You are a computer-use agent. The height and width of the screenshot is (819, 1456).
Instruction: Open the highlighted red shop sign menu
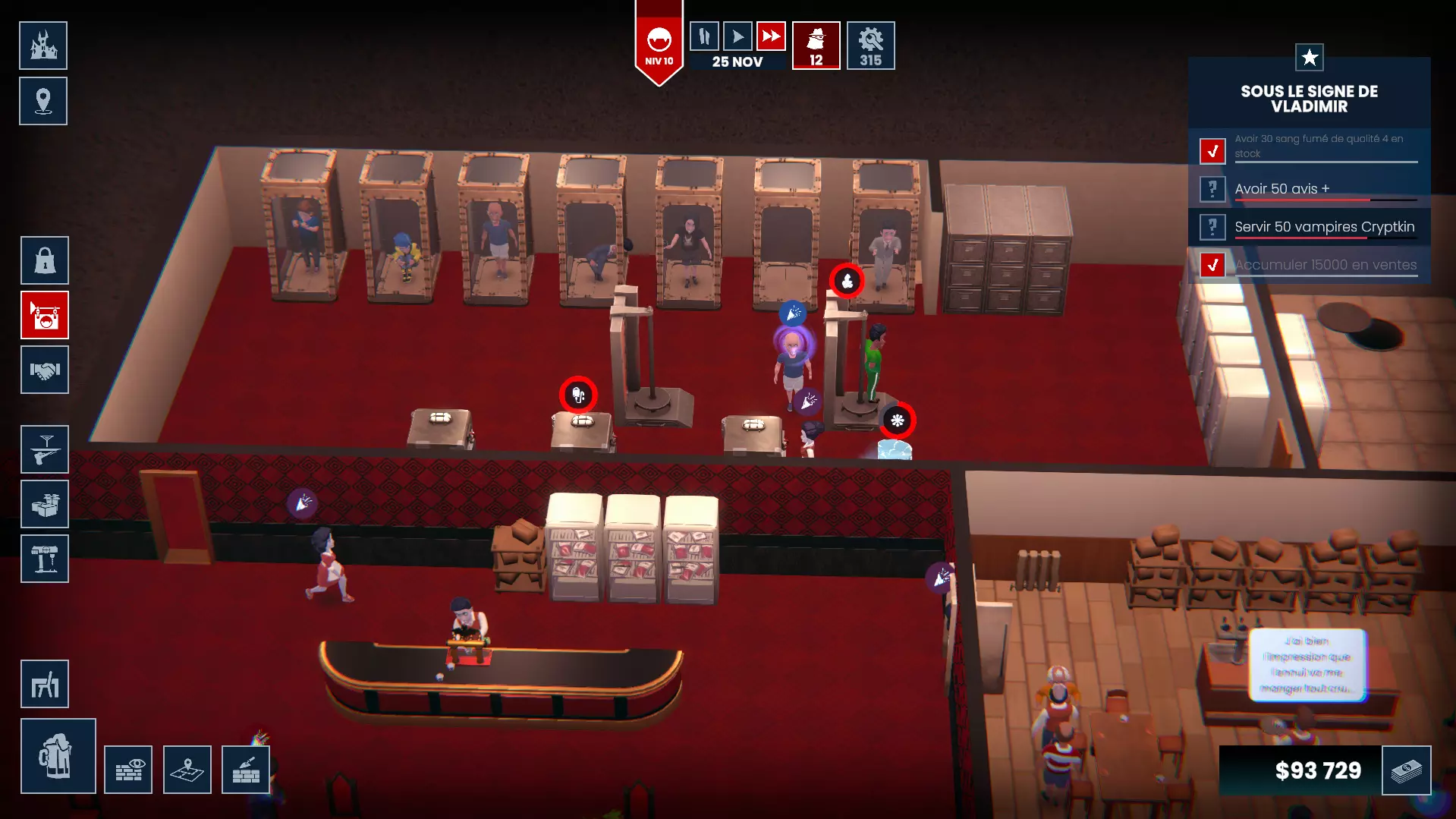(x=45, y=315)
